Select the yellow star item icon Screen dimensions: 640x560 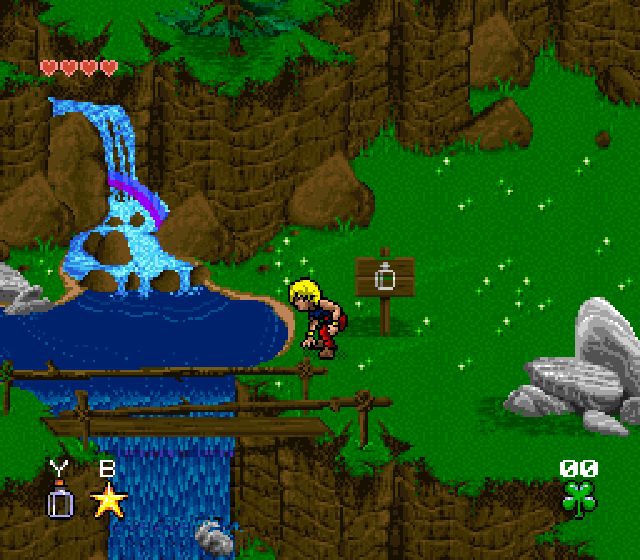108,499
